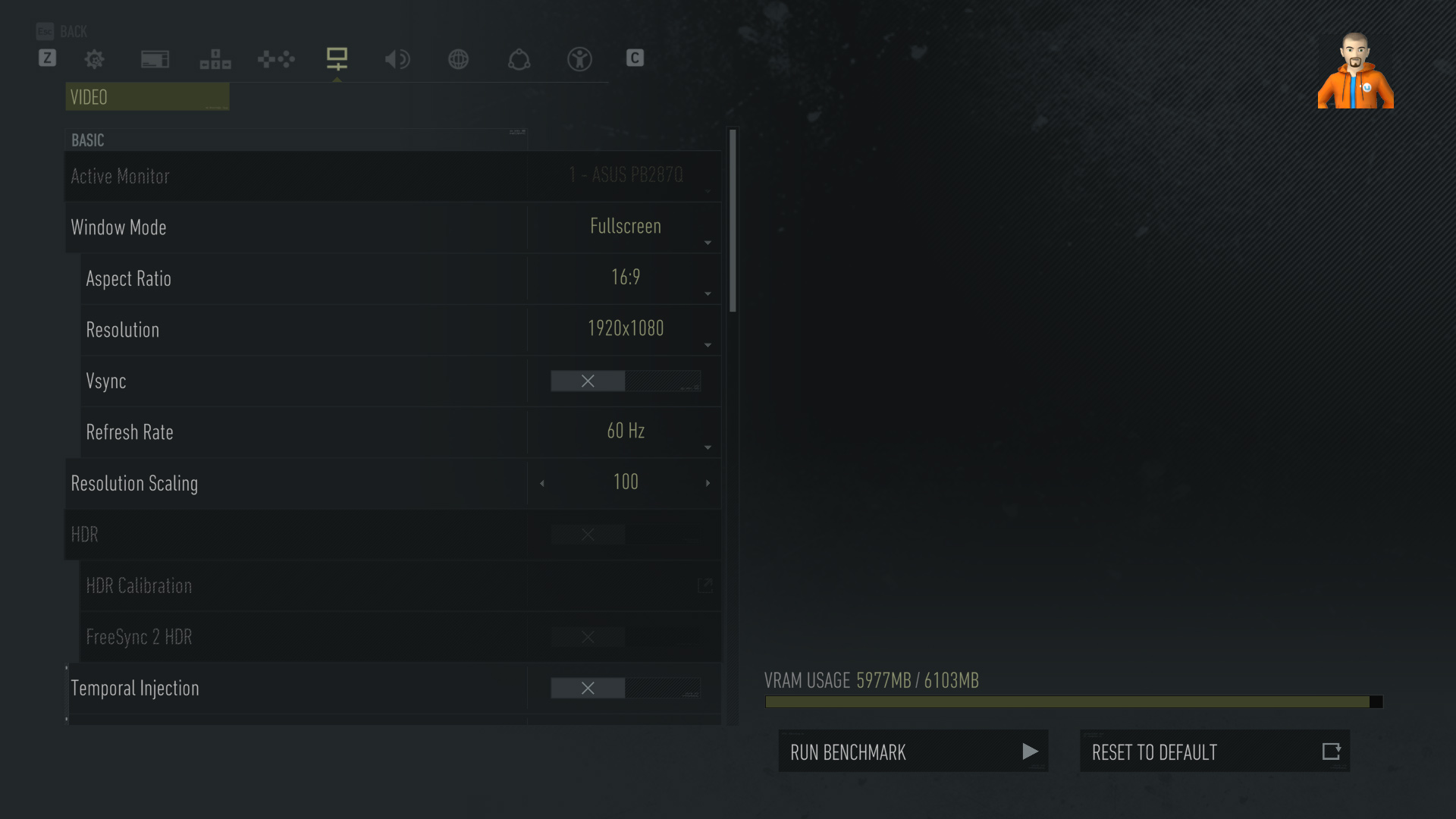Image resolution: width=1456 pixels, height=819 pixels.
Task: Reset video settings to default
Action: click(x=1214, y=752)
